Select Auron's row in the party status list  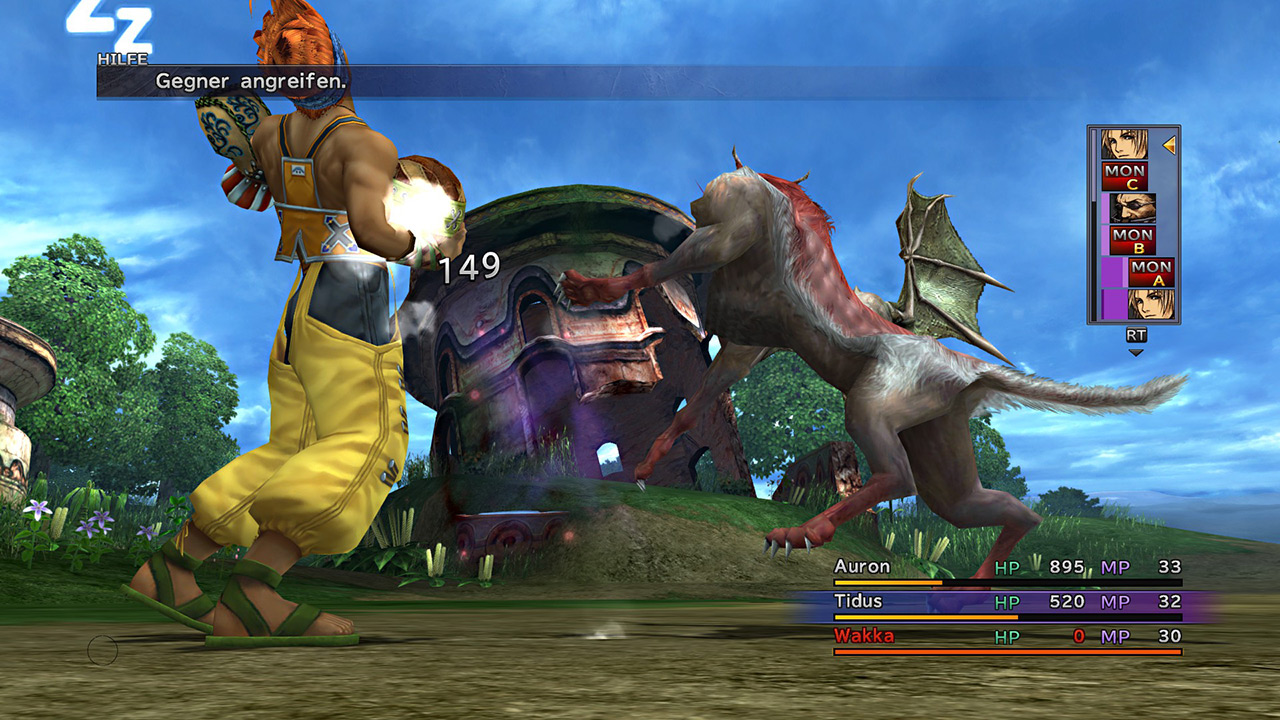click(x=1007, y=568)
